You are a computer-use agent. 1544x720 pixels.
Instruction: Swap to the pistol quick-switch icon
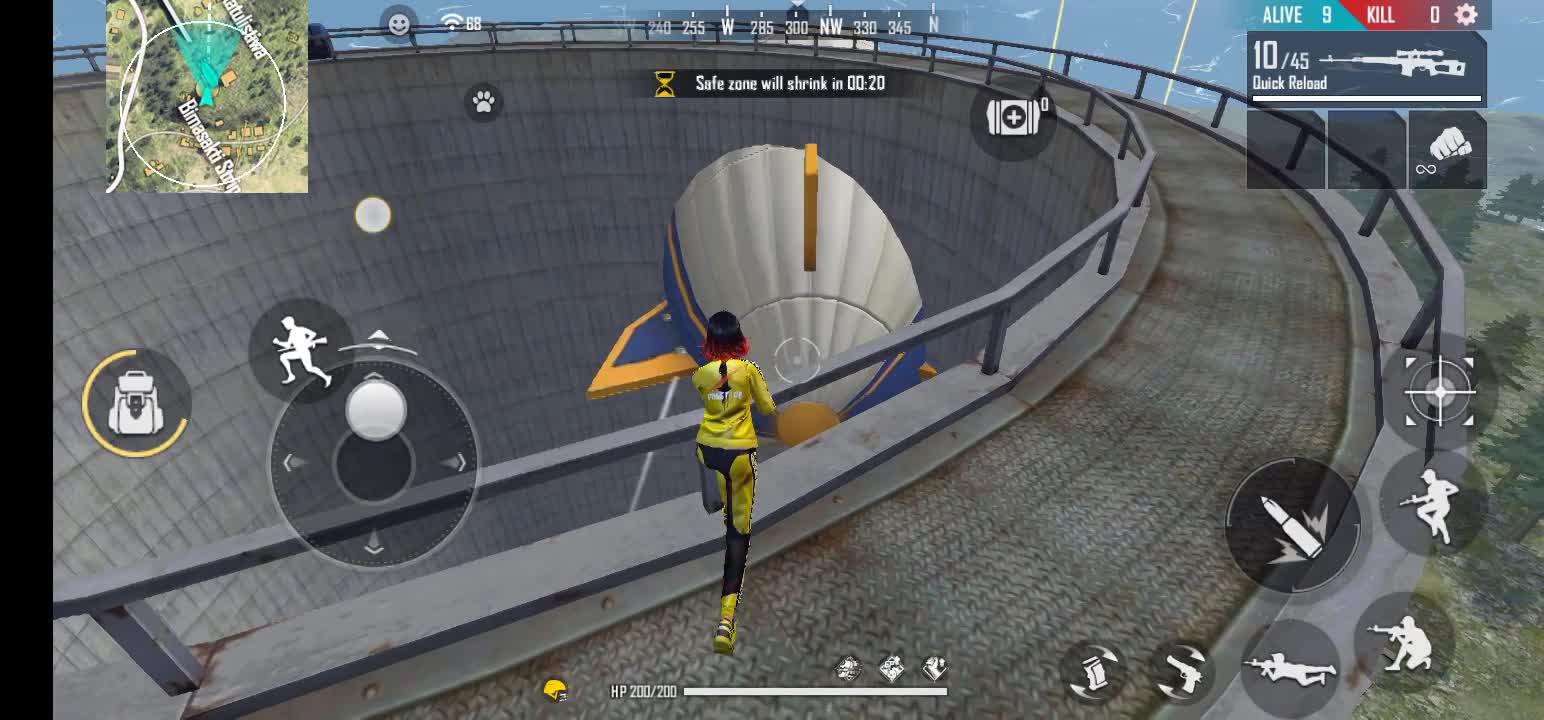(1184, 672)
